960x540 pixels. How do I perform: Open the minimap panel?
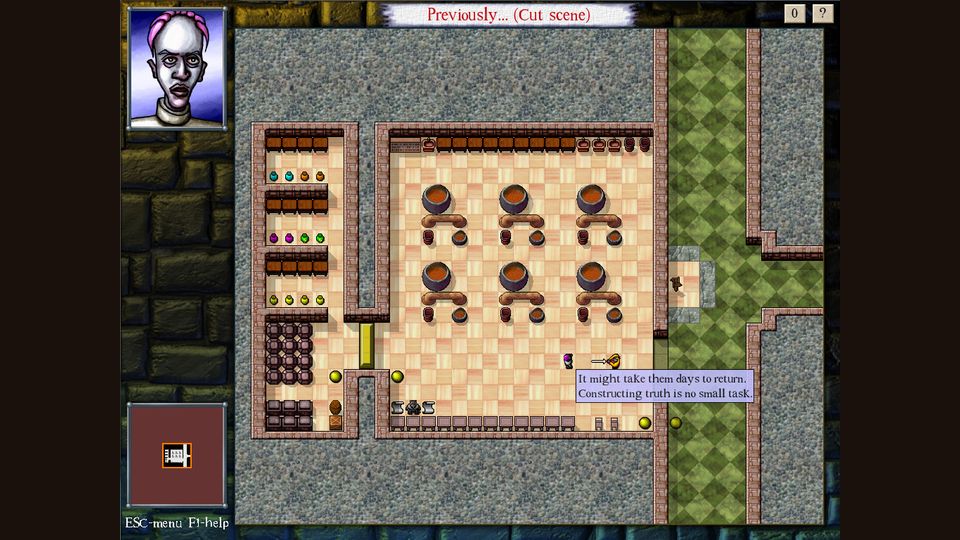click(x=177, y=455)
